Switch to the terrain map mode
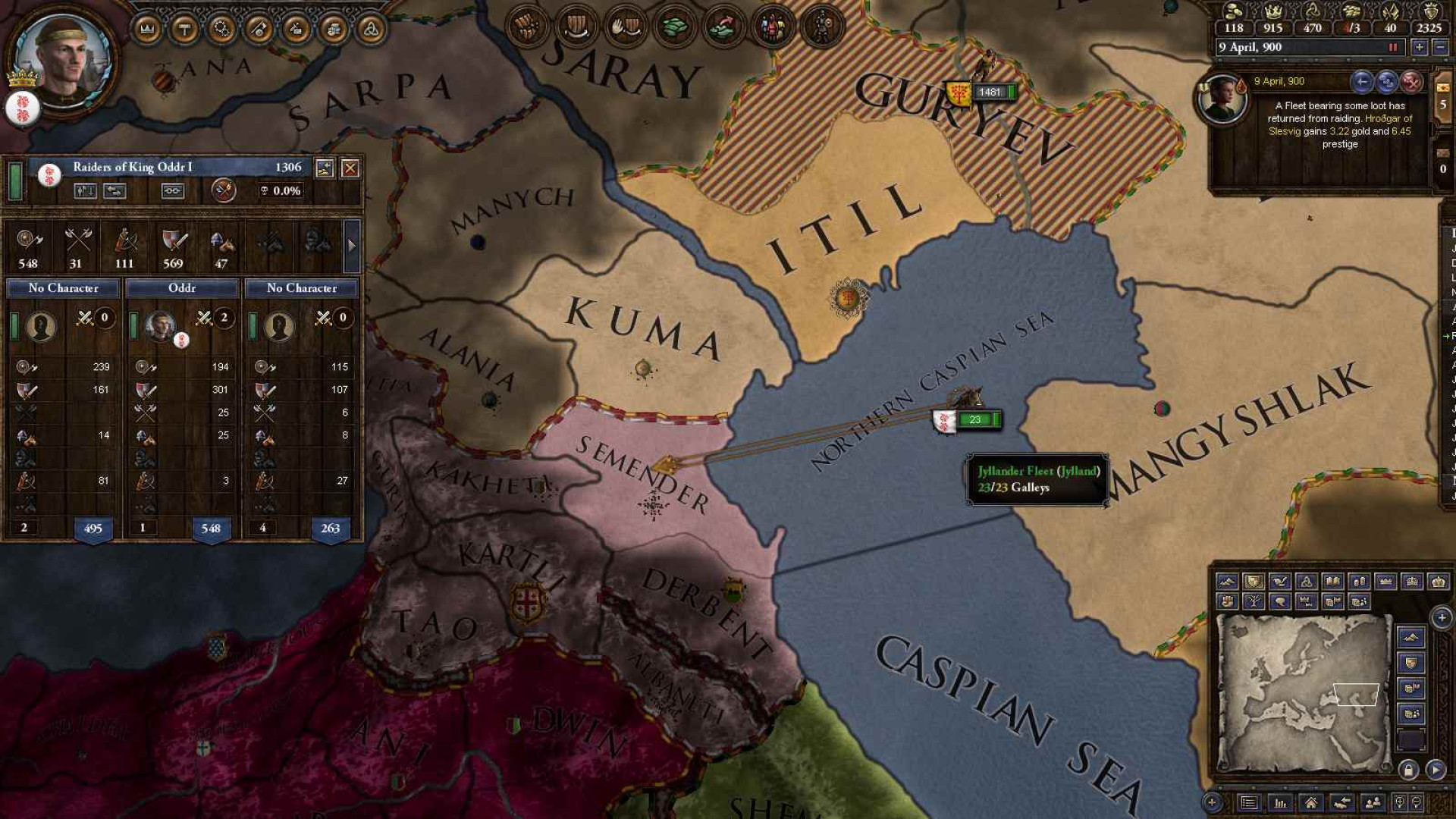Image resolution: width=1456 pixels, height=819 pixels. point(1227,582)
